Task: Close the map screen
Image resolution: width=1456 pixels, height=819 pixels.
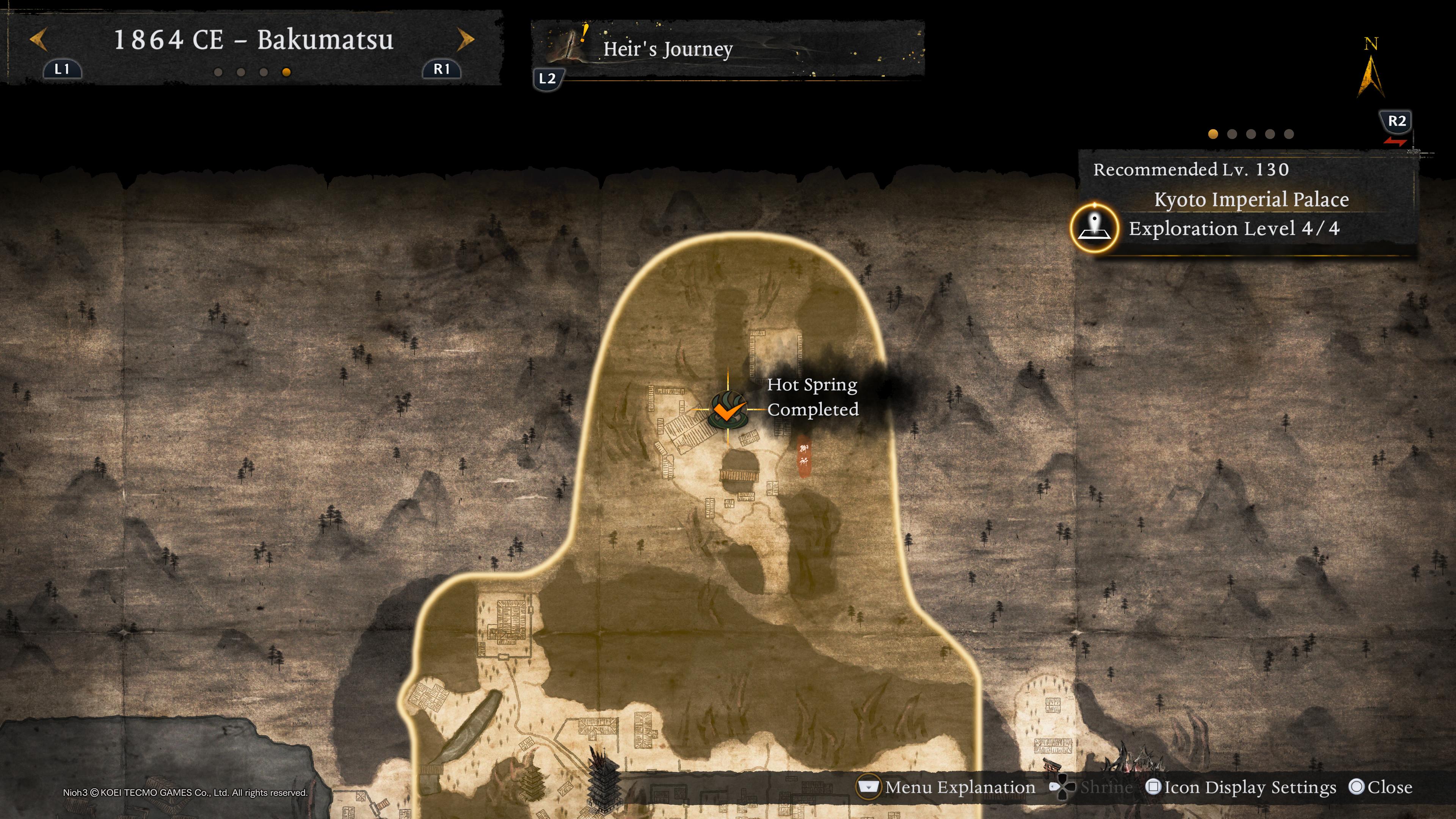Action: (1380, 788)
